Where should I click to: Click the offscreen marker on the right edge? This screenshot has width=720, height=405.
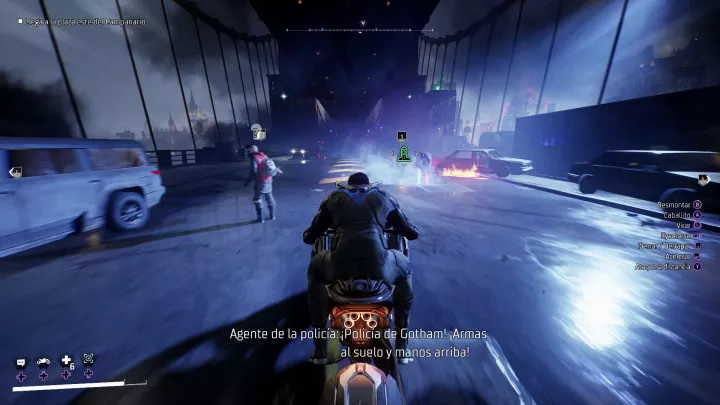point(705,179)
